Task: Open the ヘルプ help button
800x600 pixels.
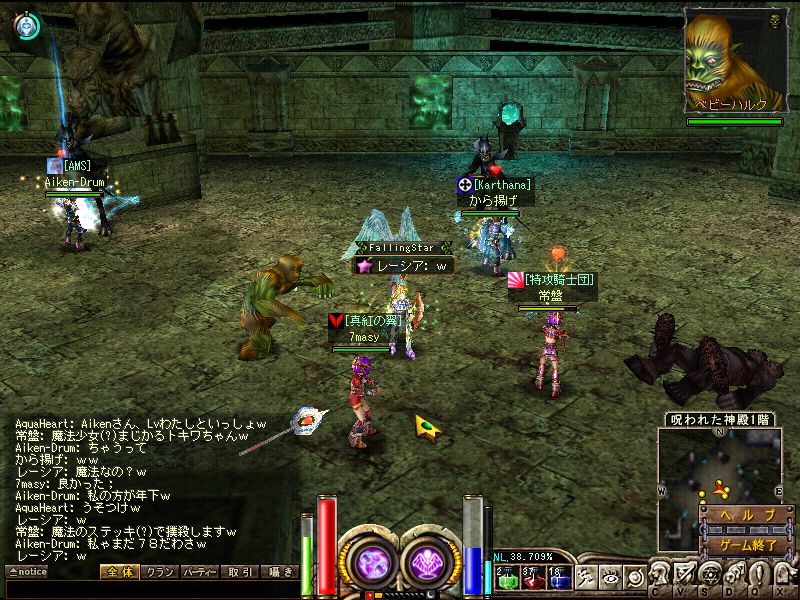Action: [x=748, y=514]
